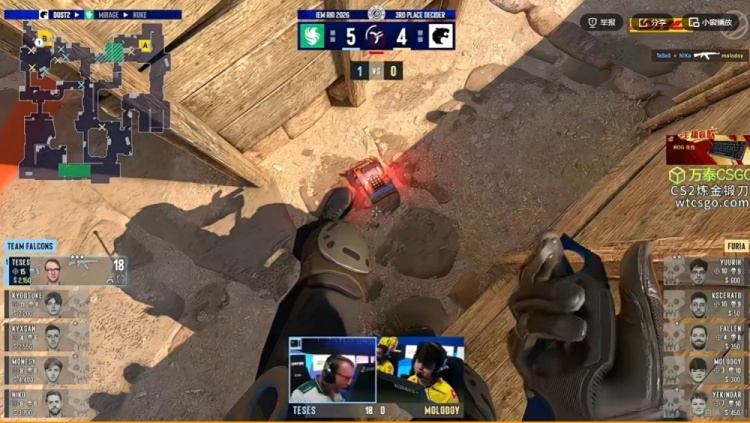Click the TESES webcam feed
Image resolution: width=750 pixels, height=423 pixels.
point(332,370)
